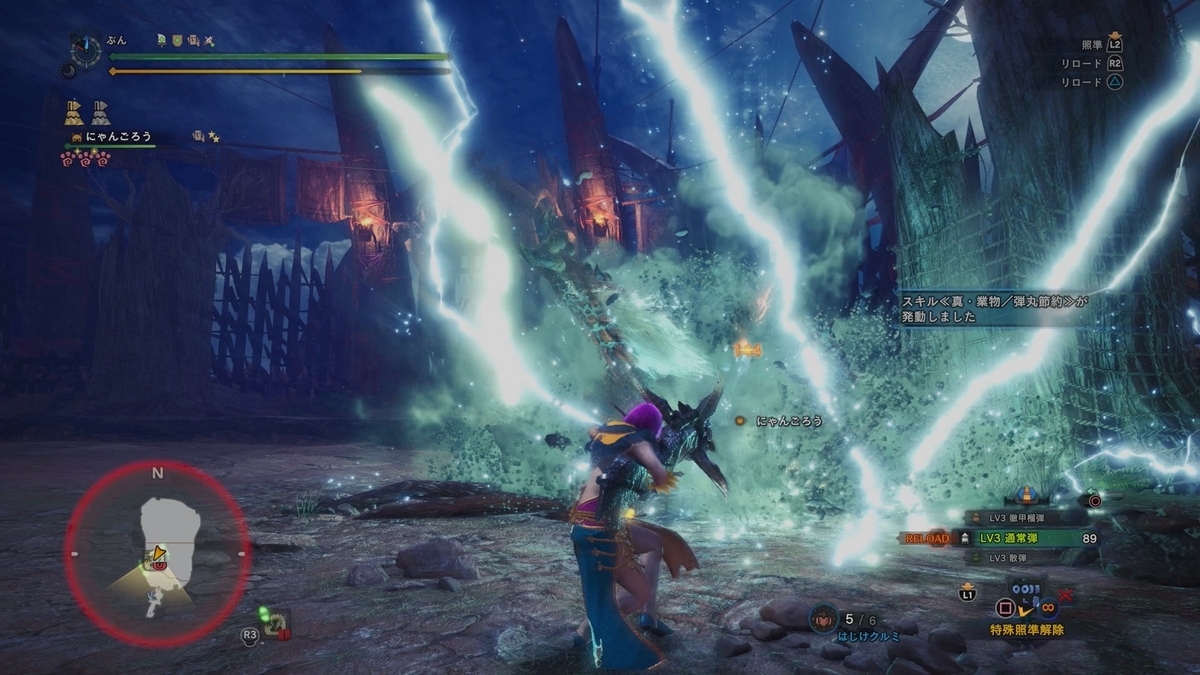Switch to LV3 散弾 ammo
The width and height of the screenshot is (1200, 675).
(x=1006, y=557)
